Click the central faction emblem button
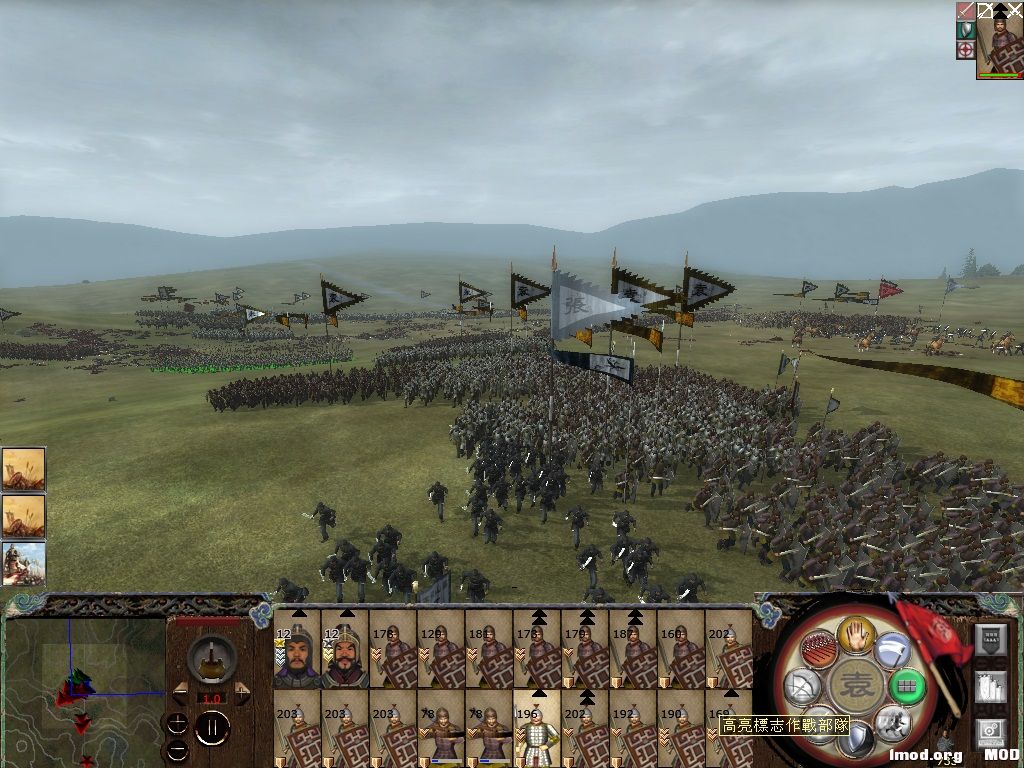The width and height of the screenshot is (1024, 768). (856, 686)
